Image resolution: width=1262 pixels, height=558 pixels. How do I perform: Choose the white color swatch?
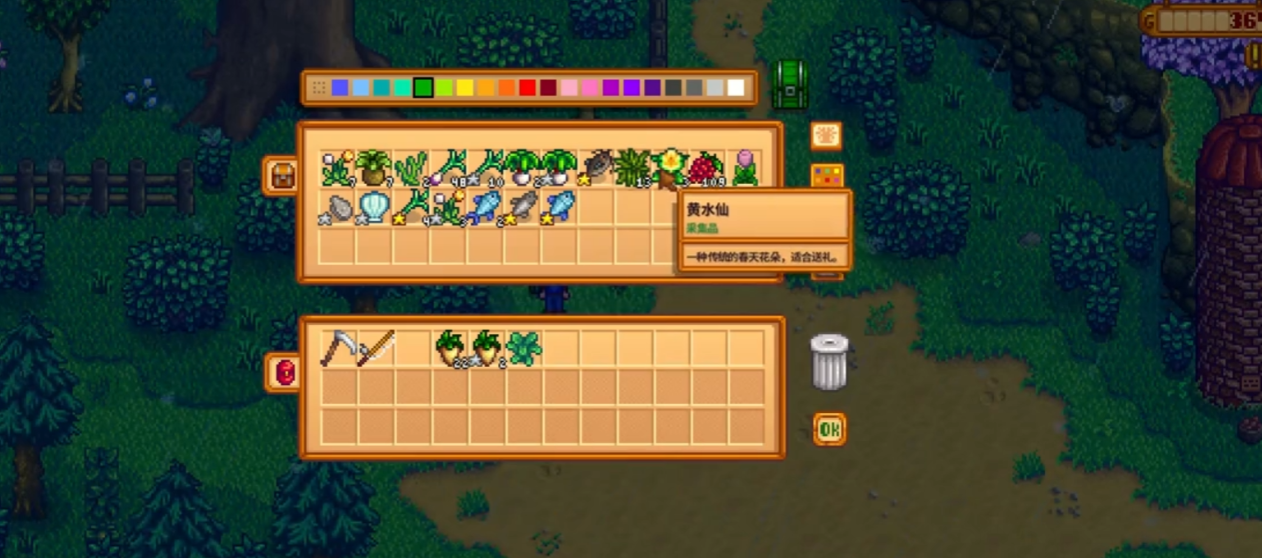(x=736, y=88)
